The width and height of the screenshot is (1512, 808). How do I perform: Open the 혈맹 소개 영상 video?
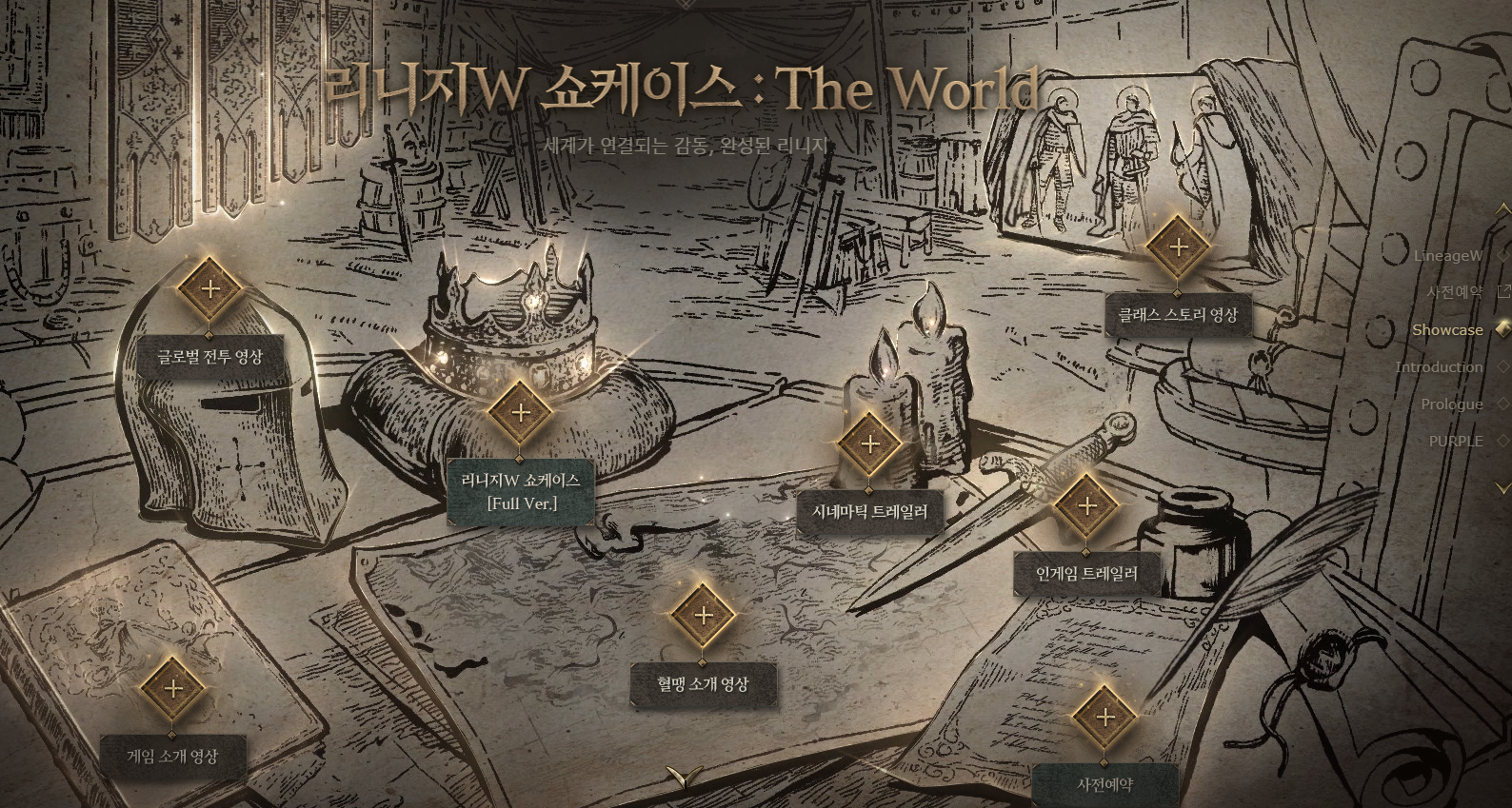[x=703, y=615]
